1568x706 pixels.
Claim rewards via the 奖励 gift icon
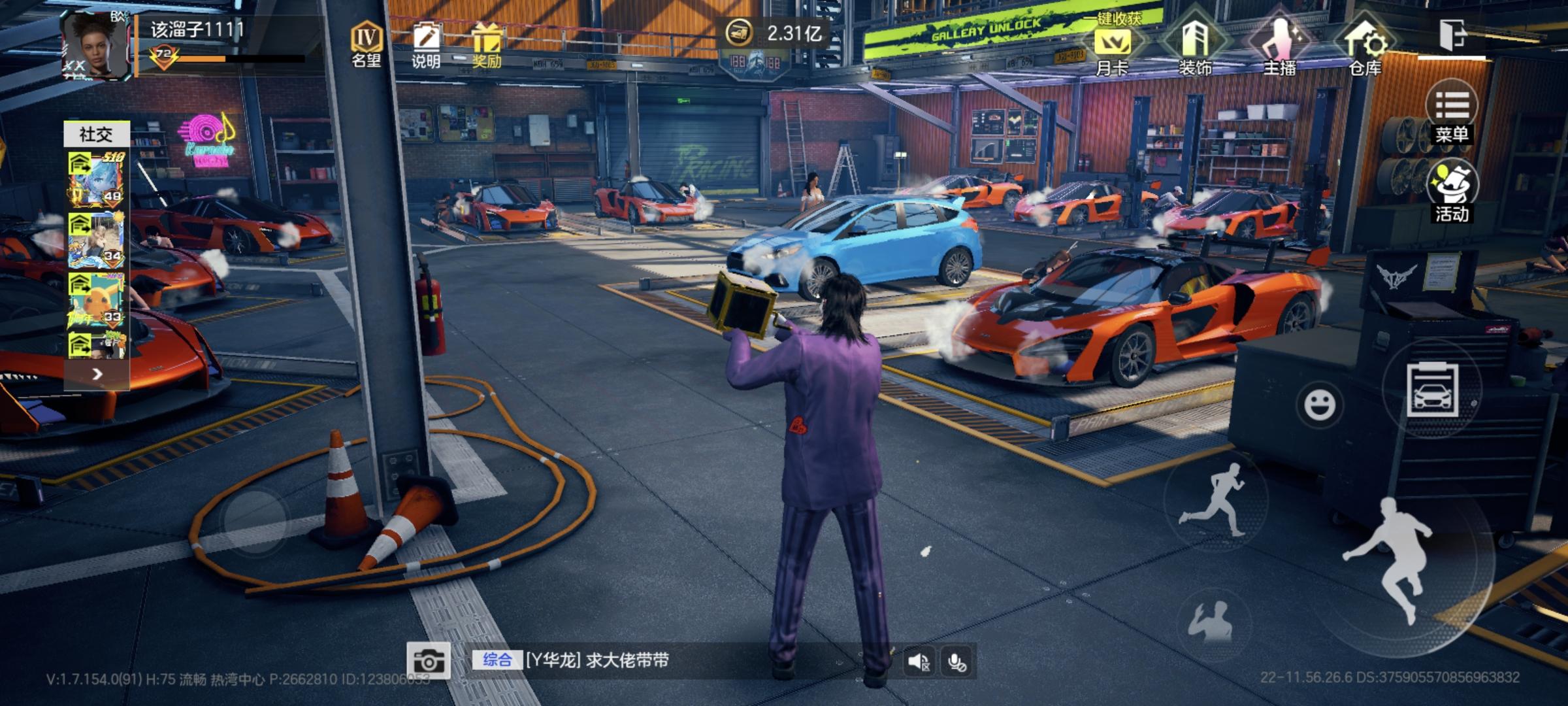tap(487, 44)
